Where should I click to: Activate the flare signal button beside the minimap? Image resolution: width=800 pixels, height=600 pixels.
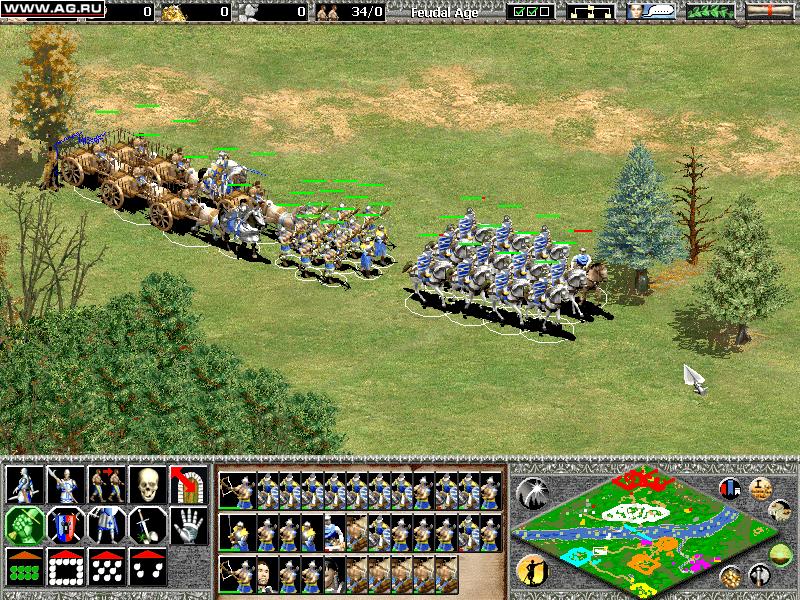click(x=531, y=491)
